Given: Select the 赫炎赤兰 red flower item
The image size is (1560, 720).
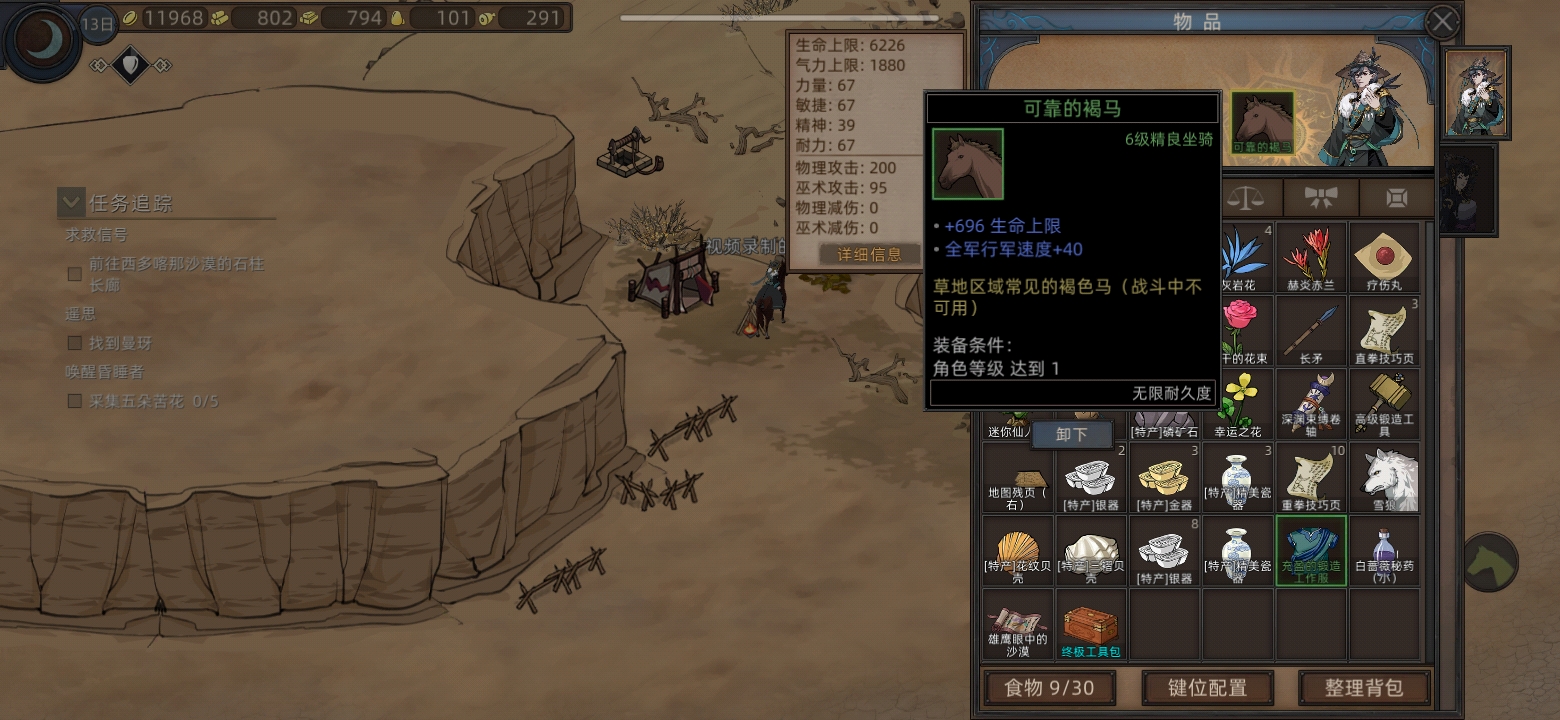Looking at the screenshot, I should (x=1311, y=257).
